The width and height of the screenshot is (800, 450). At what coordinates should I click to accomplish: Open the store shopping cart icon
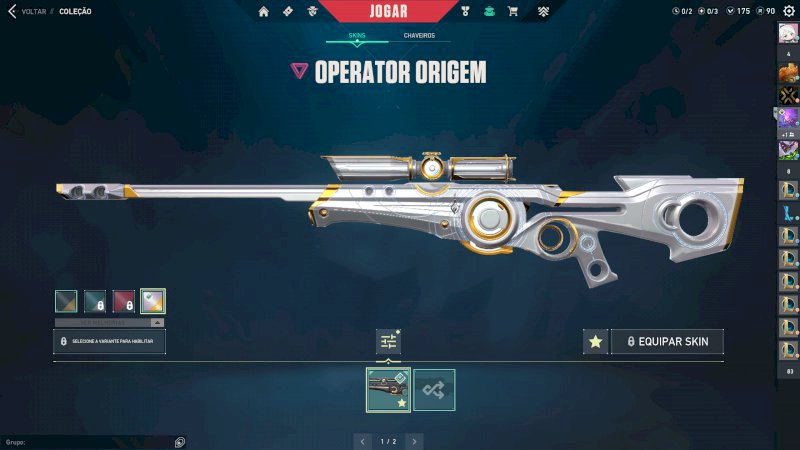pyautogui.click(x=513, y=11)
